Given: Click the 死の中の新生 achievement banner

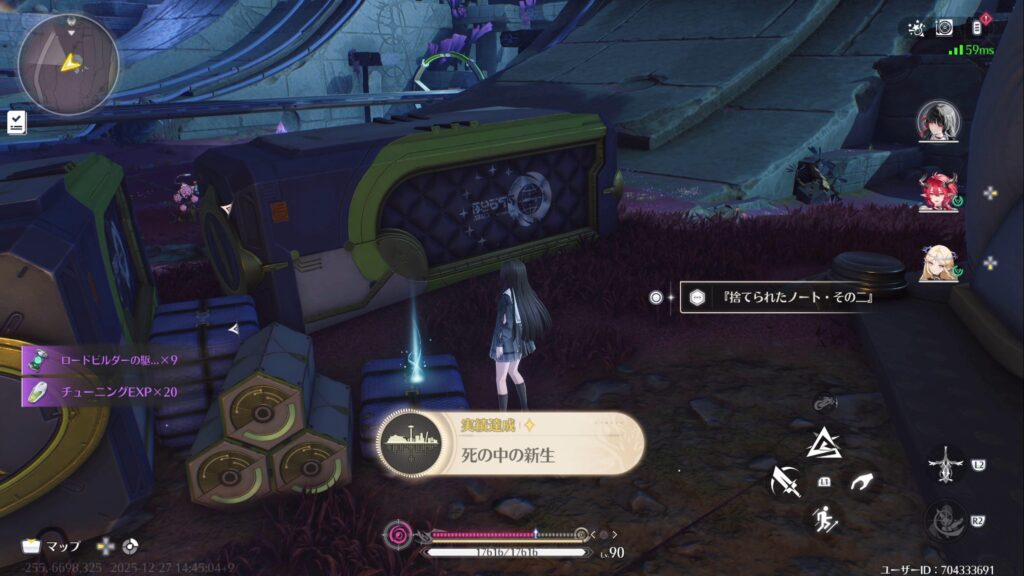Looking at the screenshot, I should click(510, 445).
